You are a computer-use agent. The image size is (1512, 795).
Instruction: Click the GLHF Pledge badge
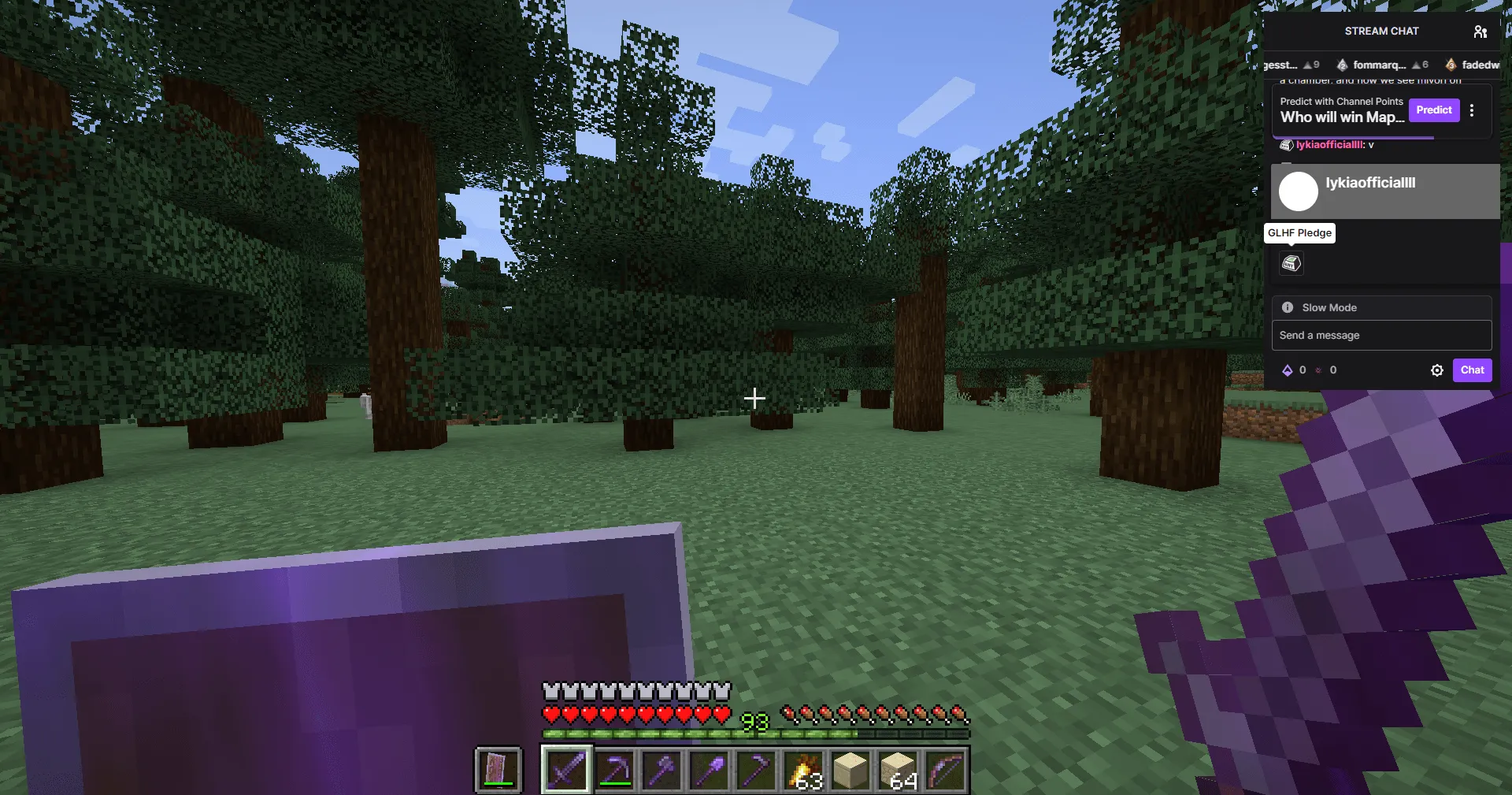[1291, 263]
